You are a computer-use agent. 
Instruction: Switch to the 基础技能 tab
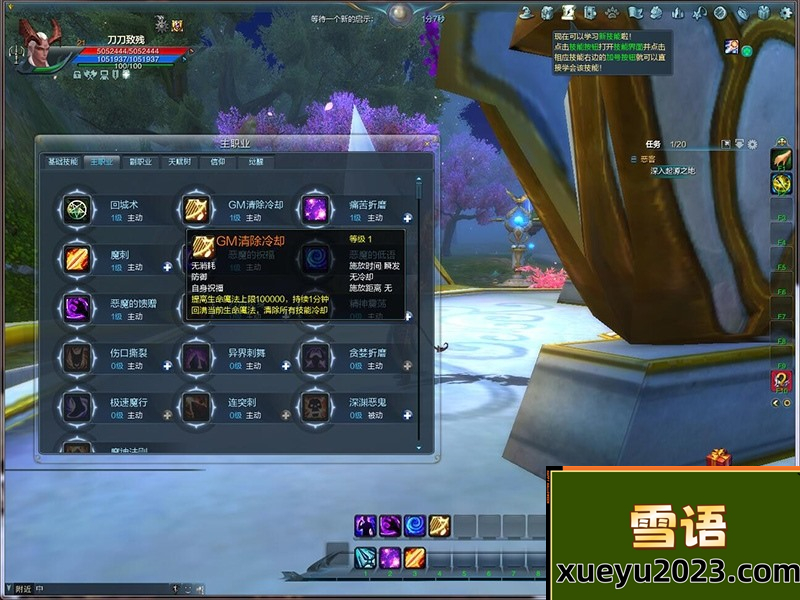[62, 161]
